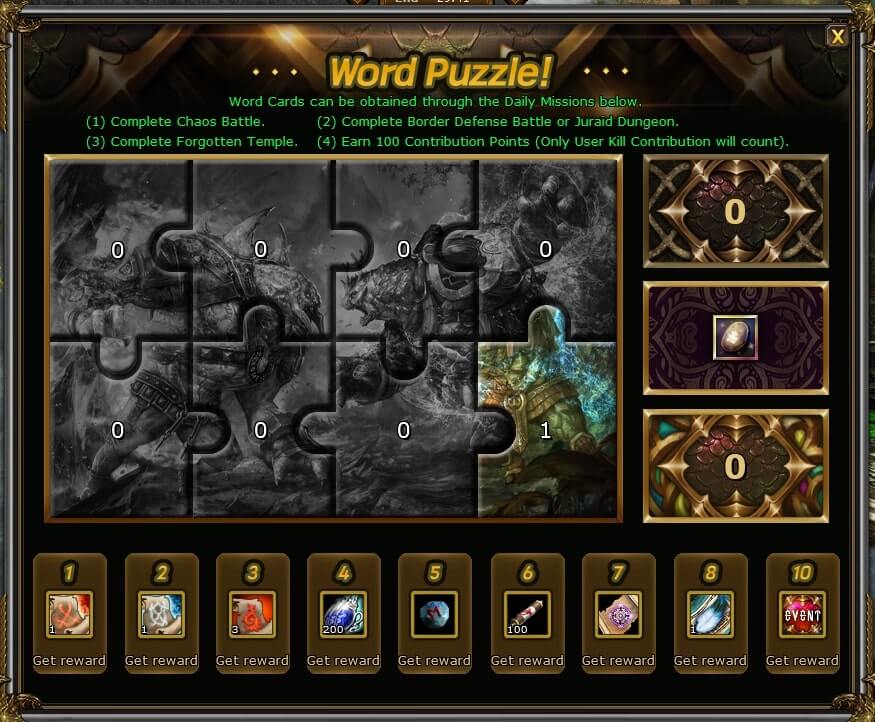The height and width of the screenshot is (722, 875).
Task: Claim the reward under card number 8
Action: pyautogui.click(x=710, y=660)
